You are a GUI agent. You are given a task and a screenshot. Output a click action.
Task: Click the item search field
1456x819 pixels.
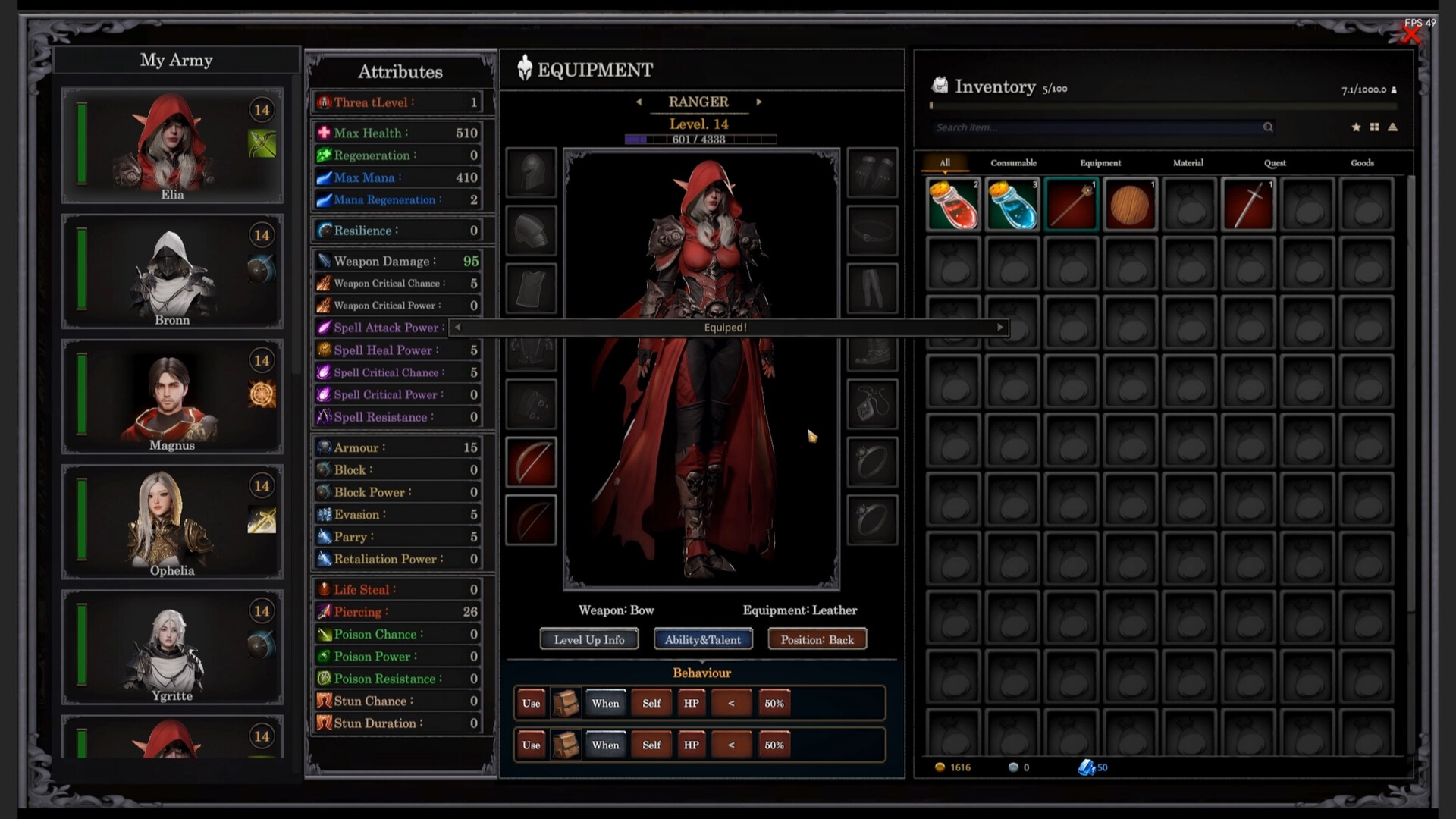click(1092, 127)
